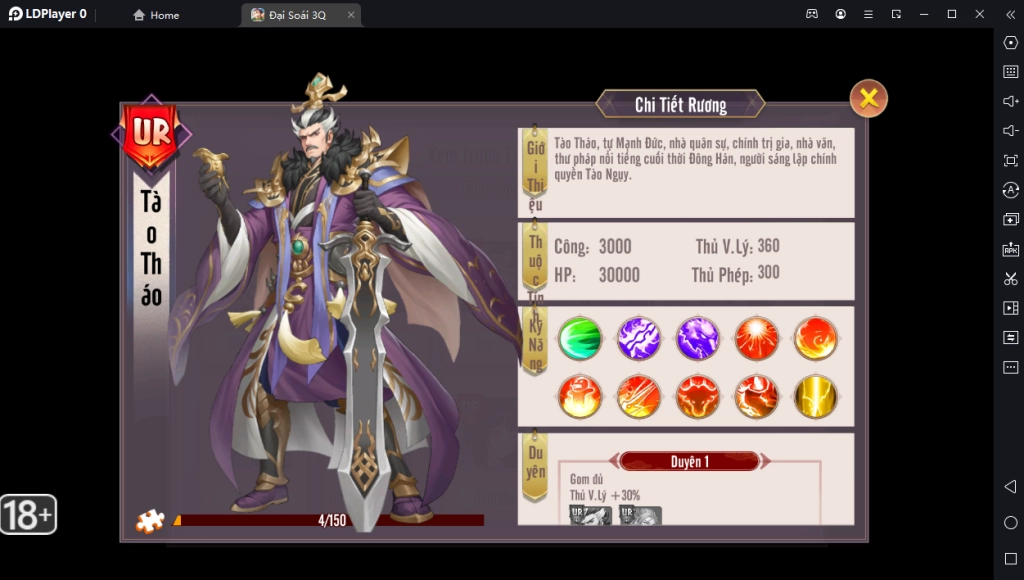Select the red beast with white claws skill
This screenshot has width=1024, height=580.
pyautogui.click(x=756, y=397)
